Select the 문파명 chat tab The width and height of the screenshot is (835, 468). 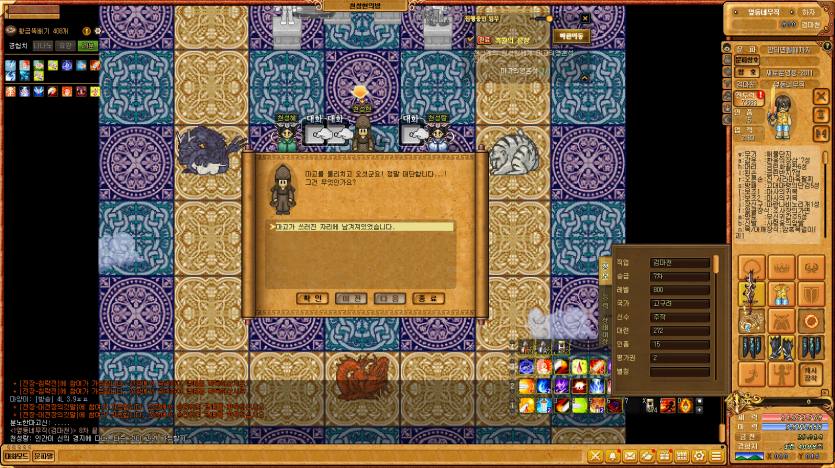pos(43,456)
